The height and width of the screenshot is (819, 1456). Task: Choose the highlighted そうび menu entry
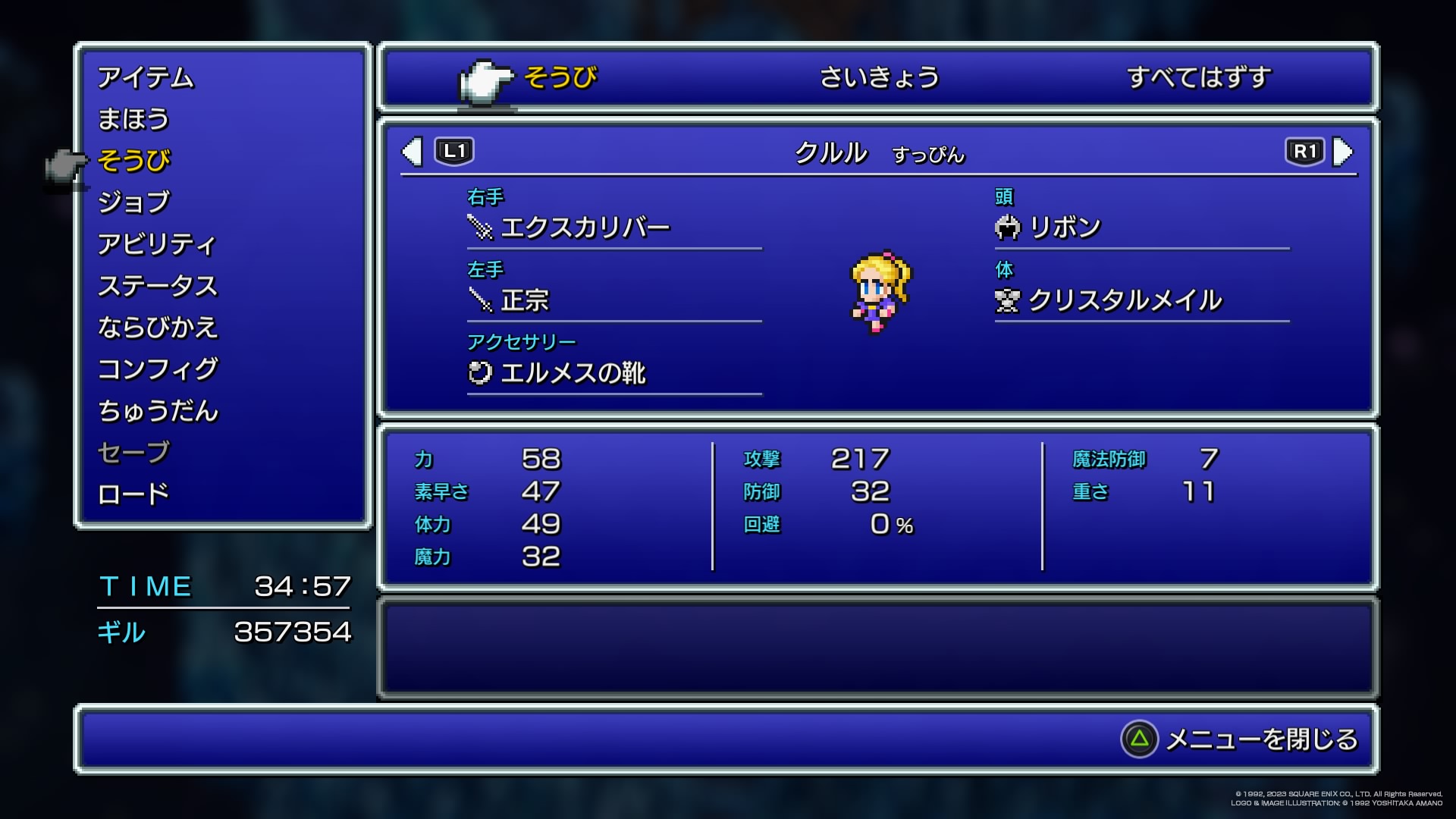pos(134,161)
